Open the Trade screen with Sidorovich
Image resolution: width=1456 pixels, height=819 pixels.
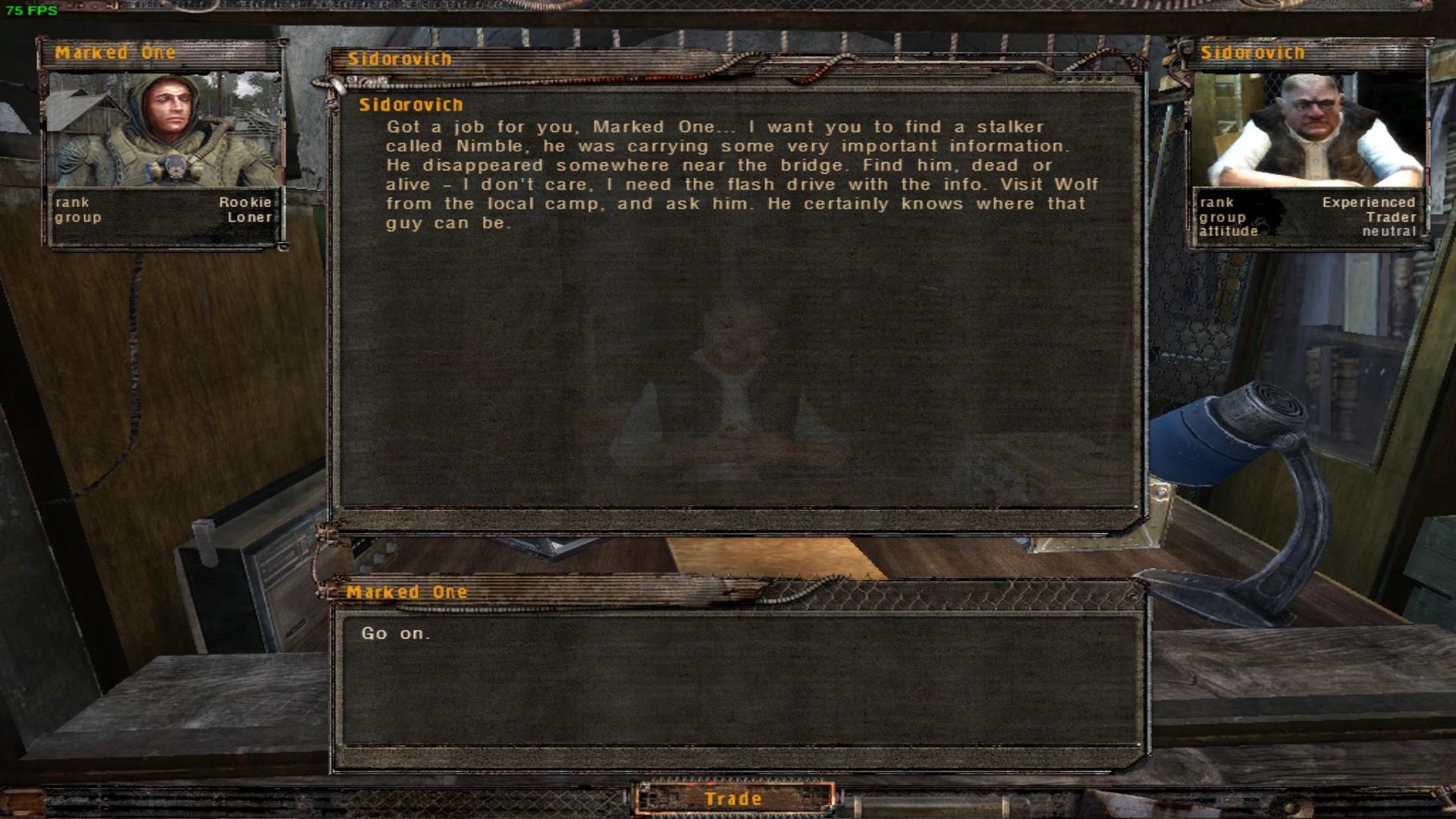pos(733,799)
